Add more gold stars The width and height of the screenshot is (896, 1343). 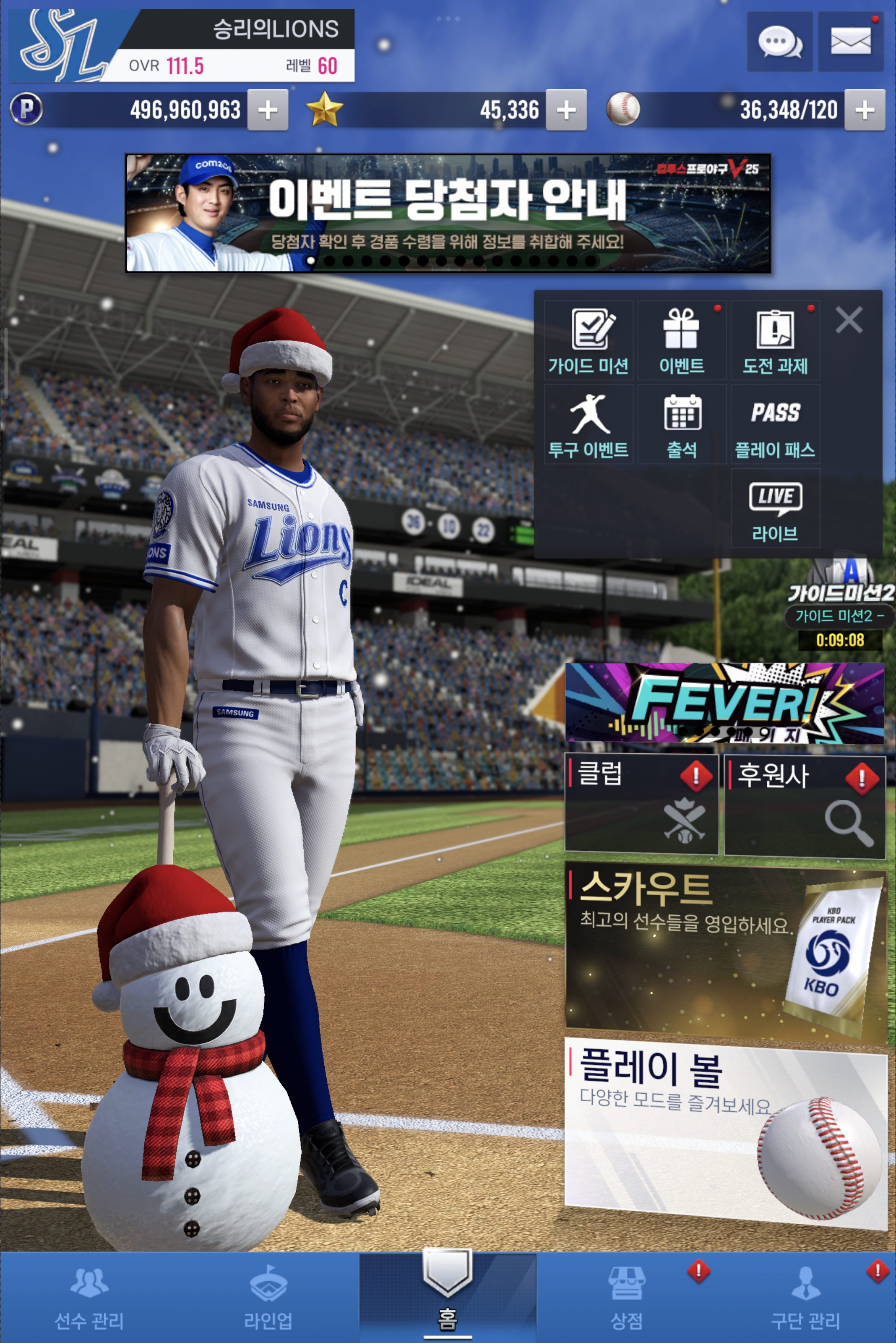click(x=566, y=110)
